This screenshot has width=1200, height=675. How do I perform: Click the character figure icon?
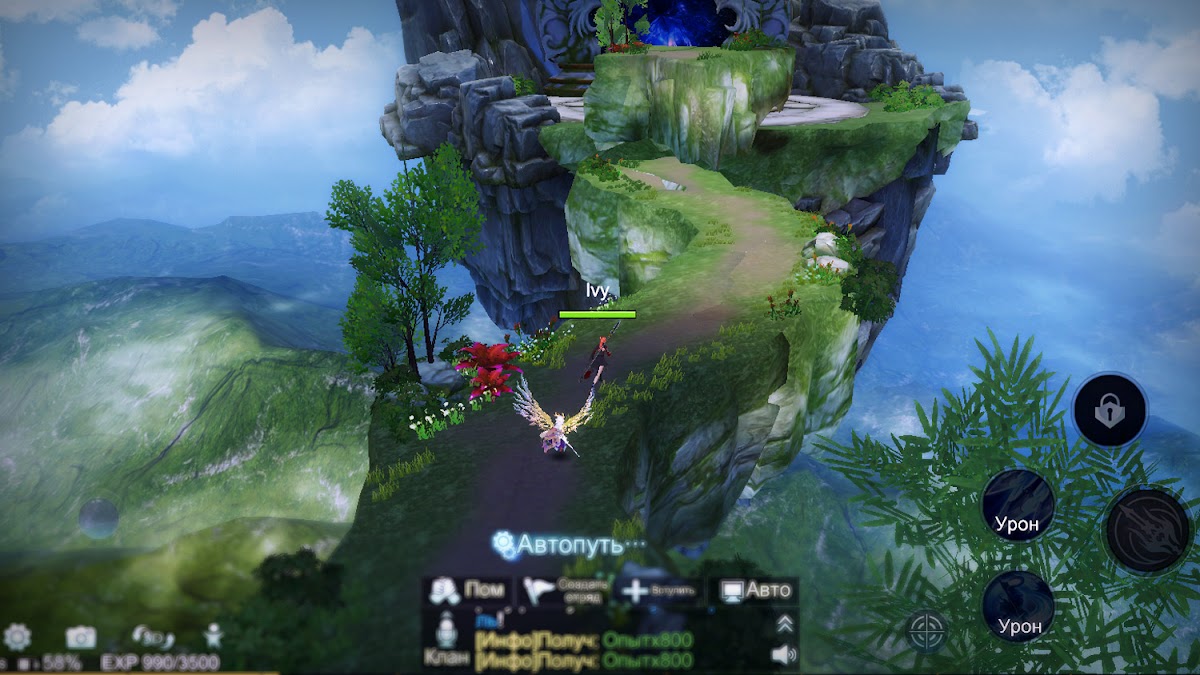click(x=212, y=635)
